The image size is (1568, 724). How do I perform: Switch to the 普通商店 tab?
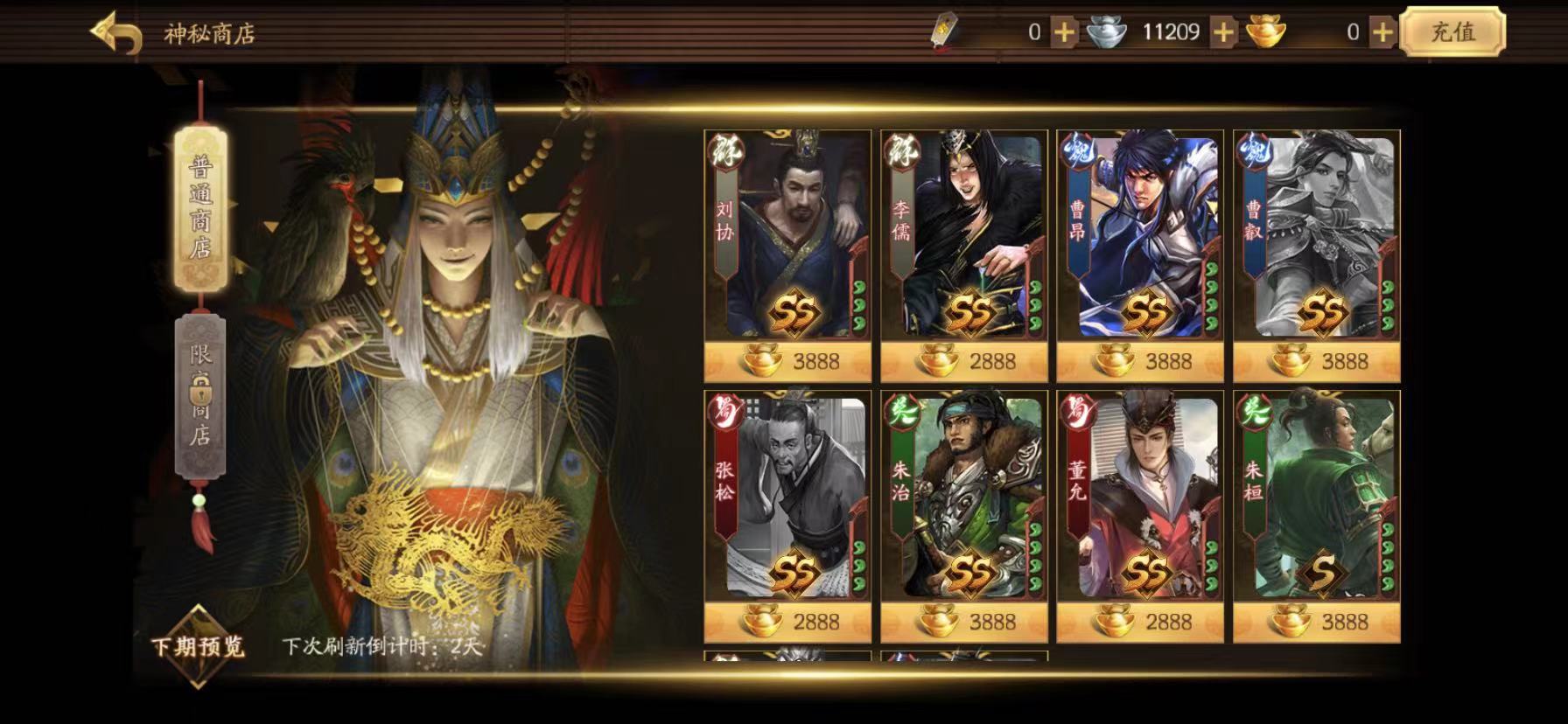[x=201, y=210]
